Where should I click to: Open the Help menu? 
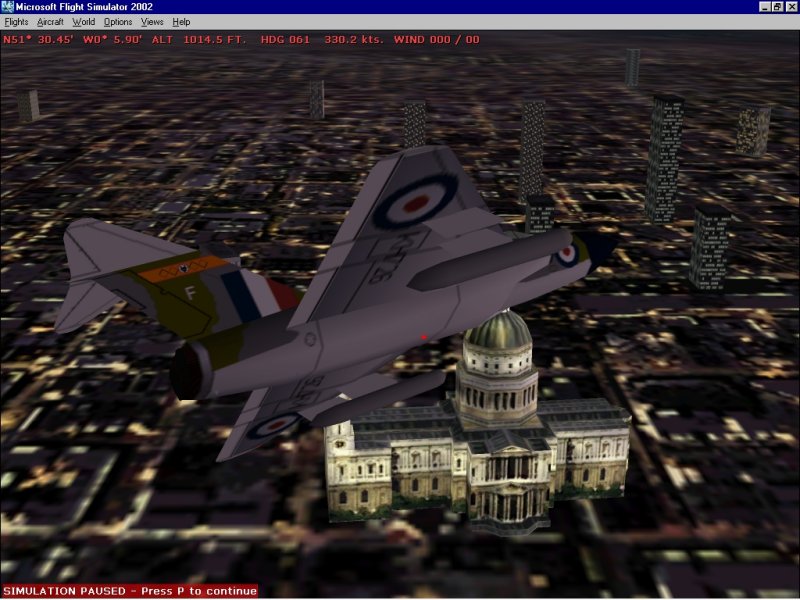pos(181,21)
